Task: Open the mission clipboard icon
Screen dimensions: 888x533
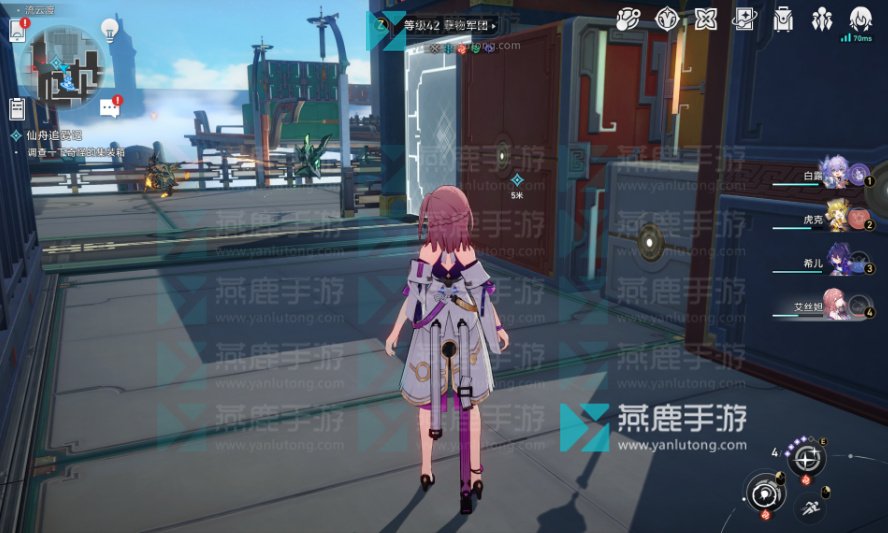Action: click(x=17, y=109)
